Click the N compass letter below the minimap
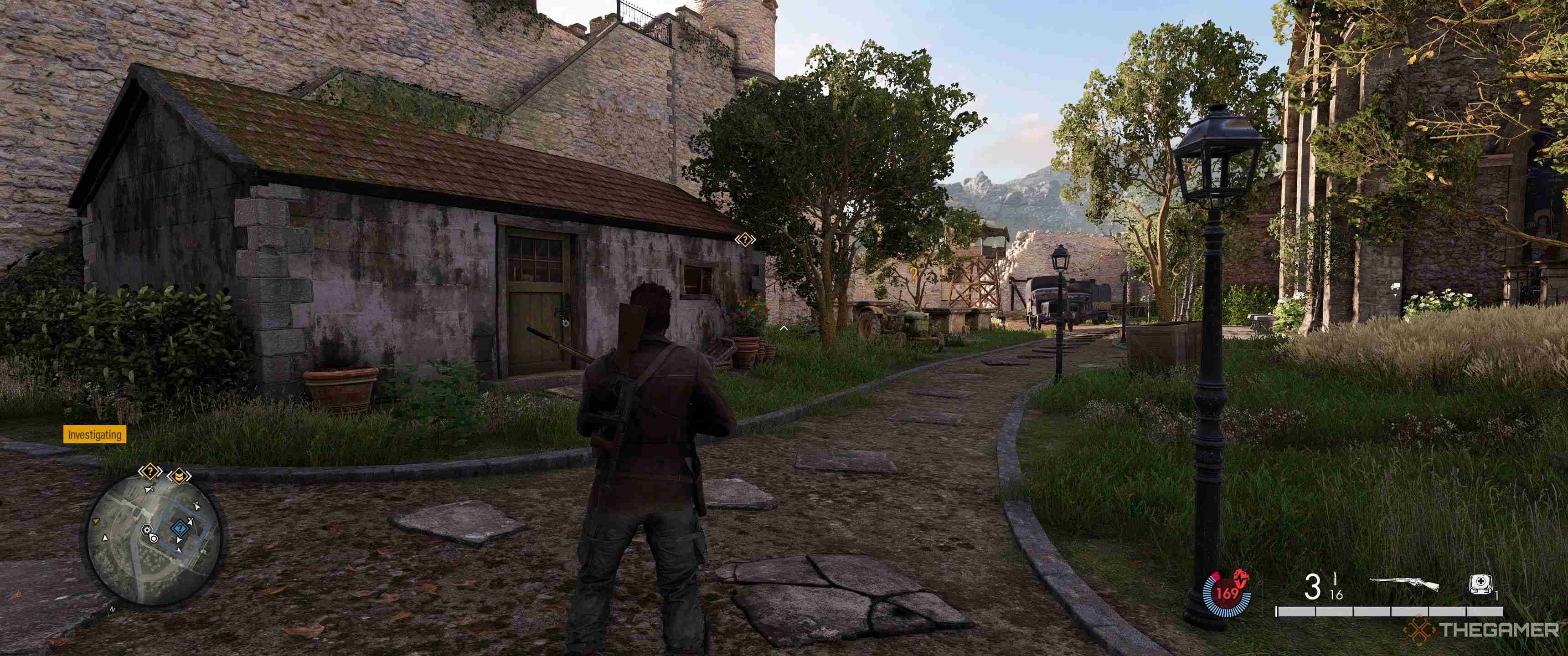The width and height of the screenshot is (1568, 656). [113, 609]
